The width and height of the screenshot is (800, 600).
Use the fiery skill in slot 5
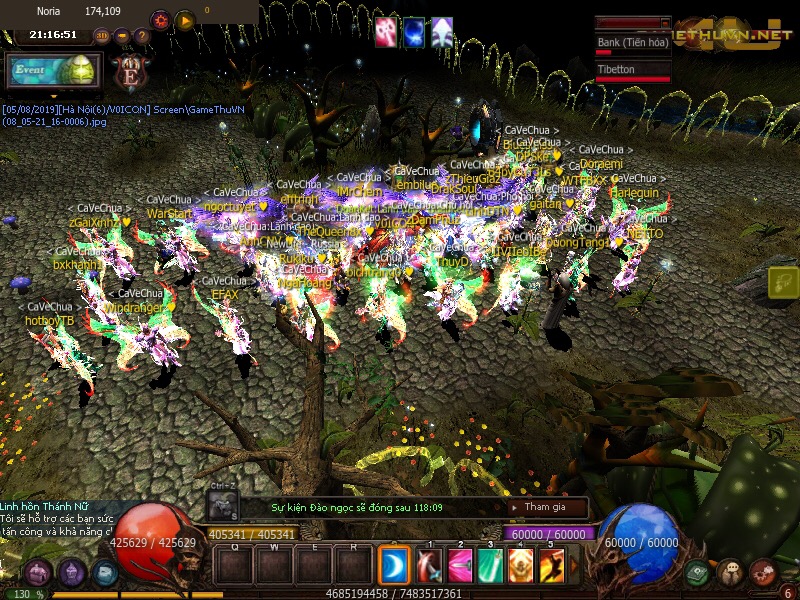pos(551,567)
